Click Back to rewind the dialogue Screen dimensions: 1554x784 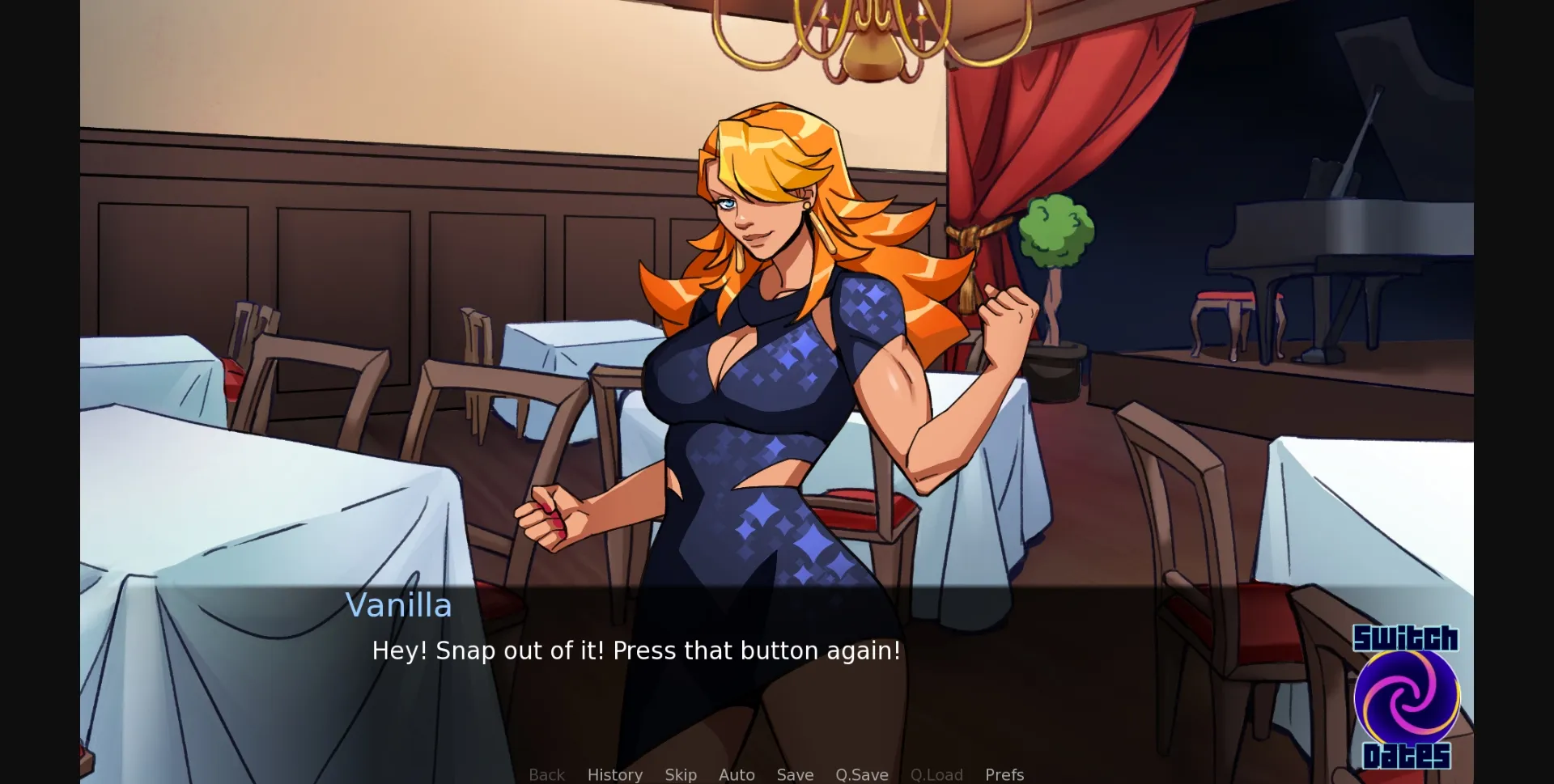[546, 774]
